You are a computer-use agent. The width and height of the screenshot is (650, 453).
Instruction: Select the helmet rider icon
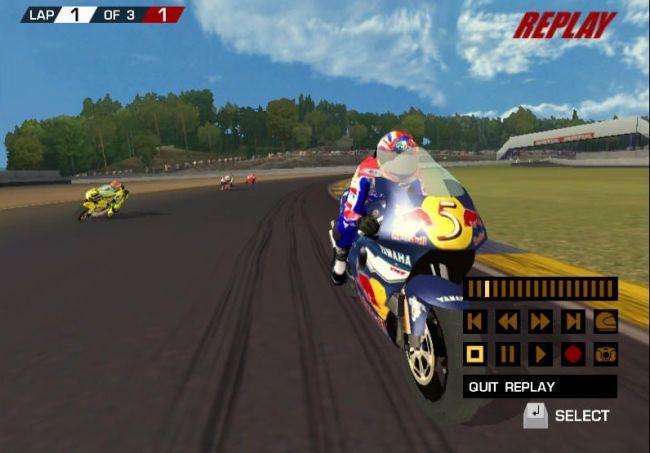tap(606, 321)
